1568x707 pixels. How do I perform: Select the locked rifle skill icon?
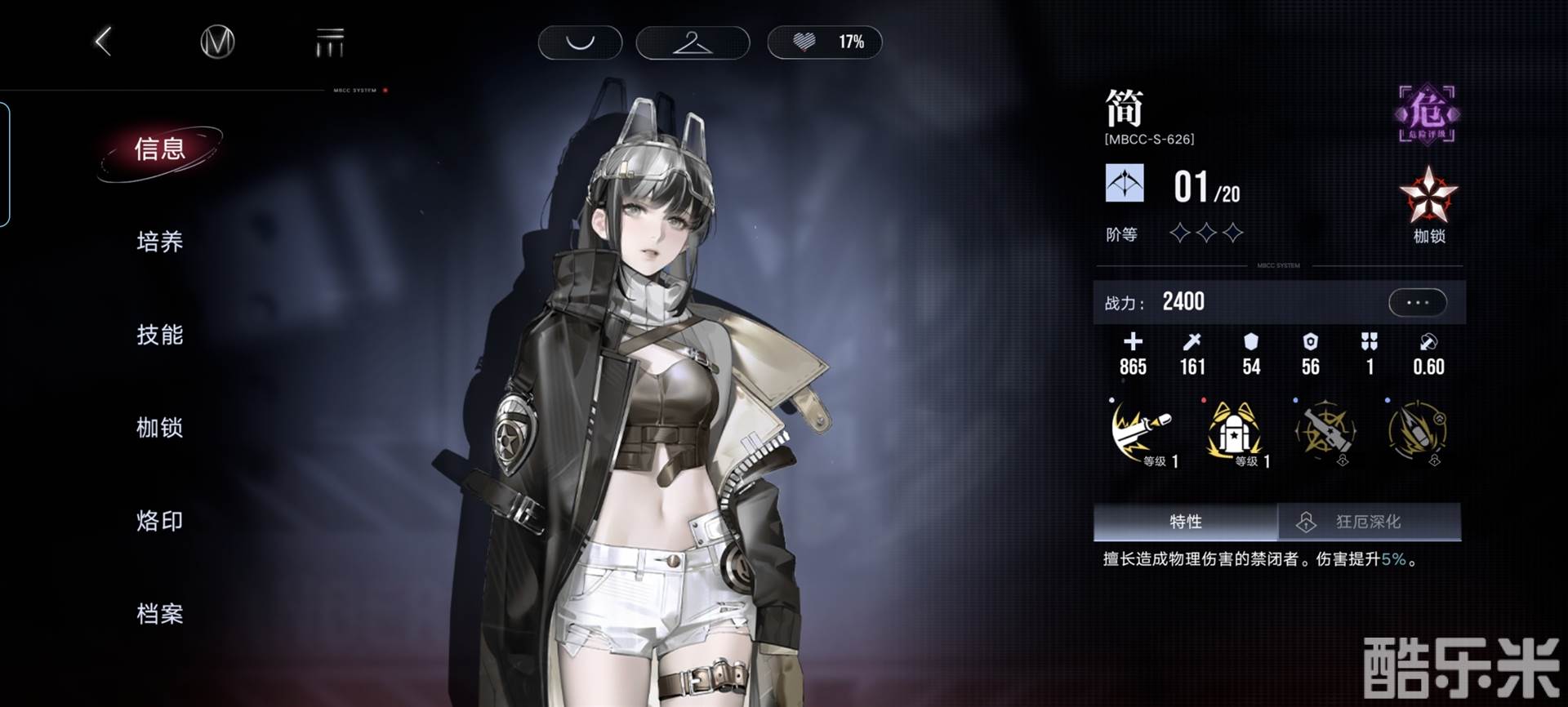point(1325,432)
